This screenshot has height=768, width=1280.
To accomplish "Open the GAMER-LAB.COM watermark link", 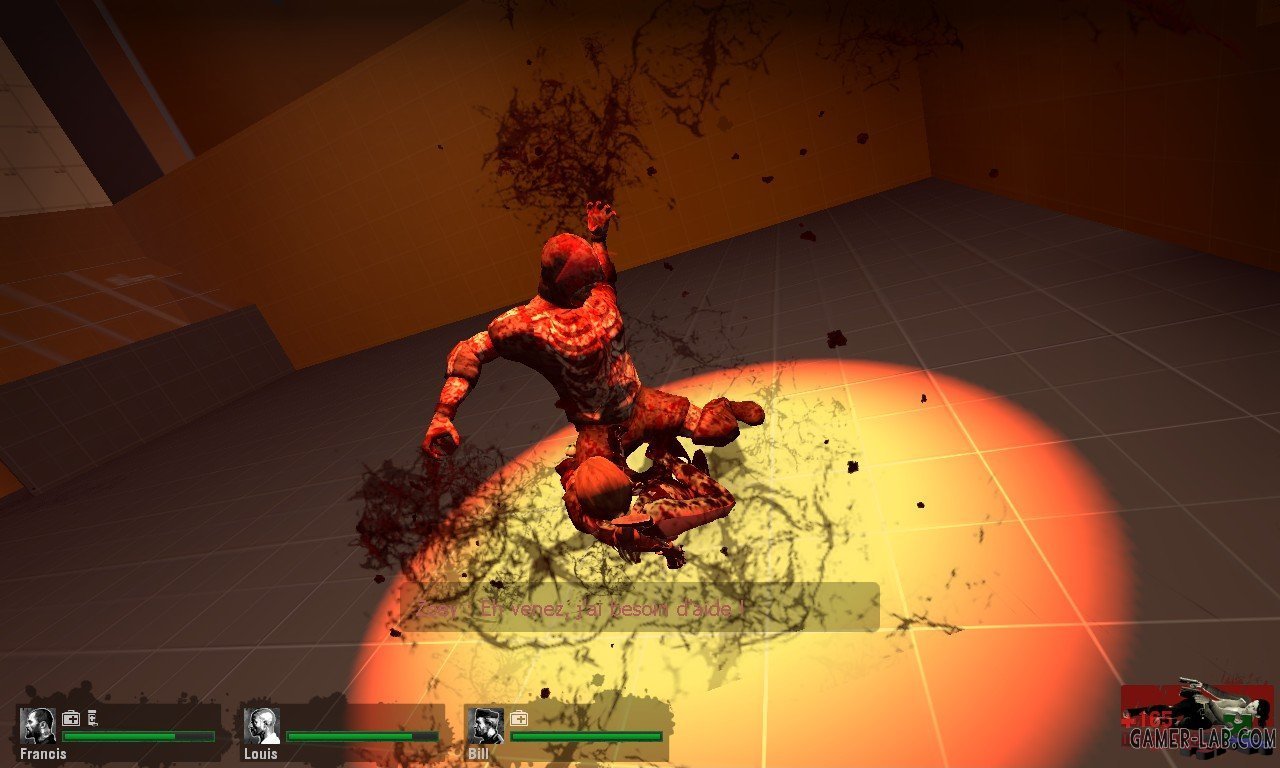I will [x=1202, y=739].
